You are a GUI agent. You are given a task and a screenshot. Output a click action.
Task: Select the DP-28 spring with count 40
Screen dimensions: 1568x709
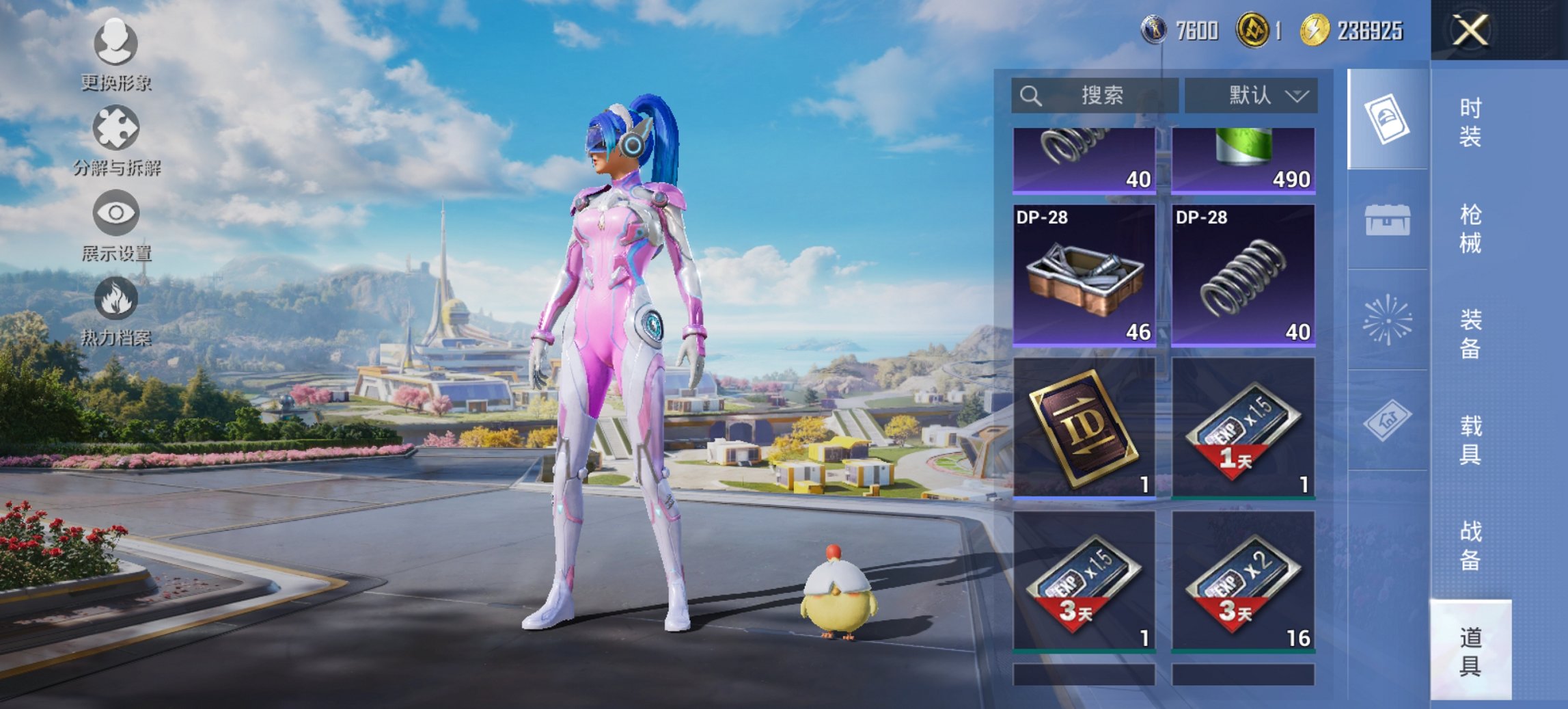click(1243, 276)
